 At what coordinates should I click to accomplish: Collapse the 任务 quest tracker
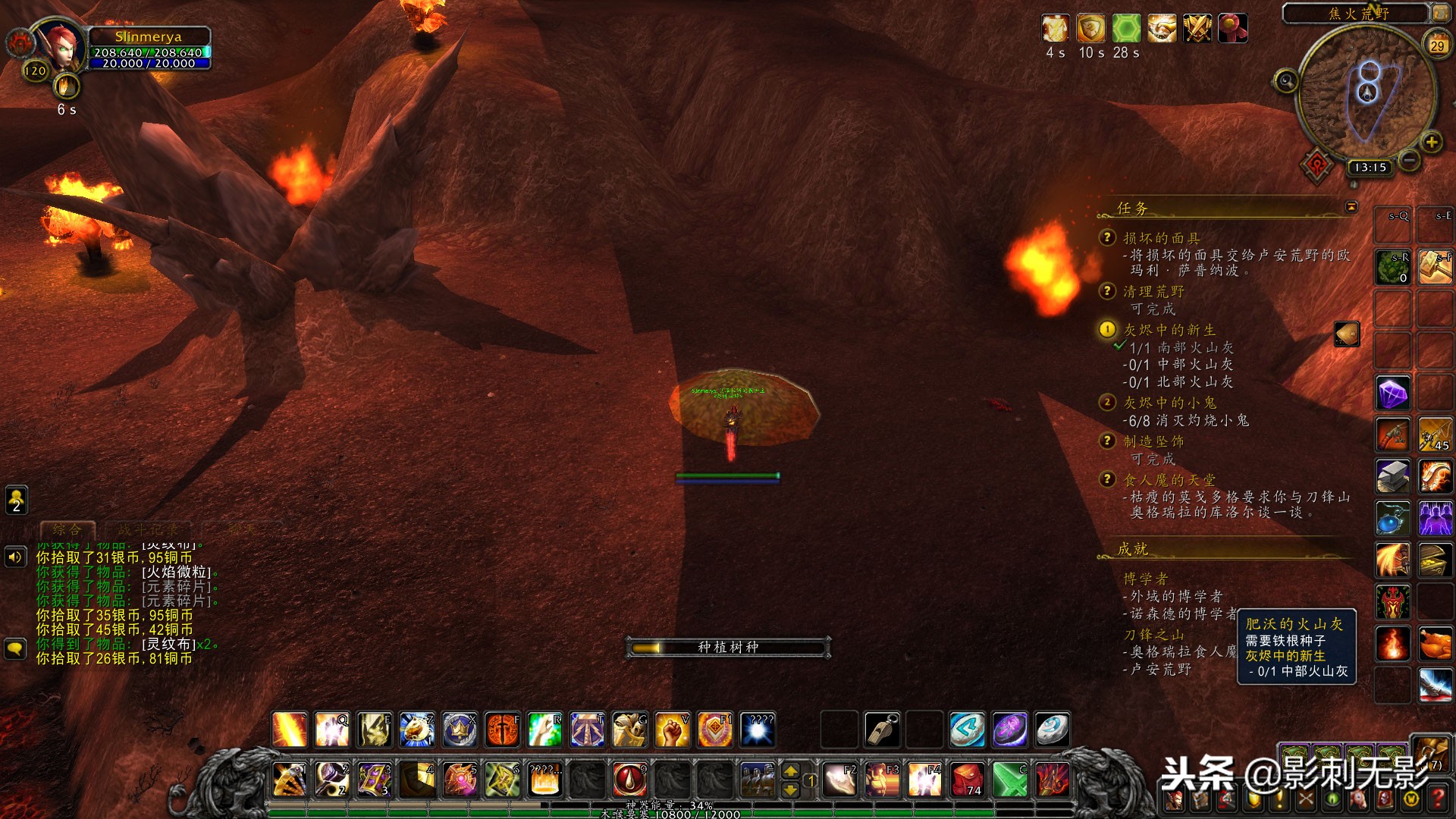(1351, 207)
